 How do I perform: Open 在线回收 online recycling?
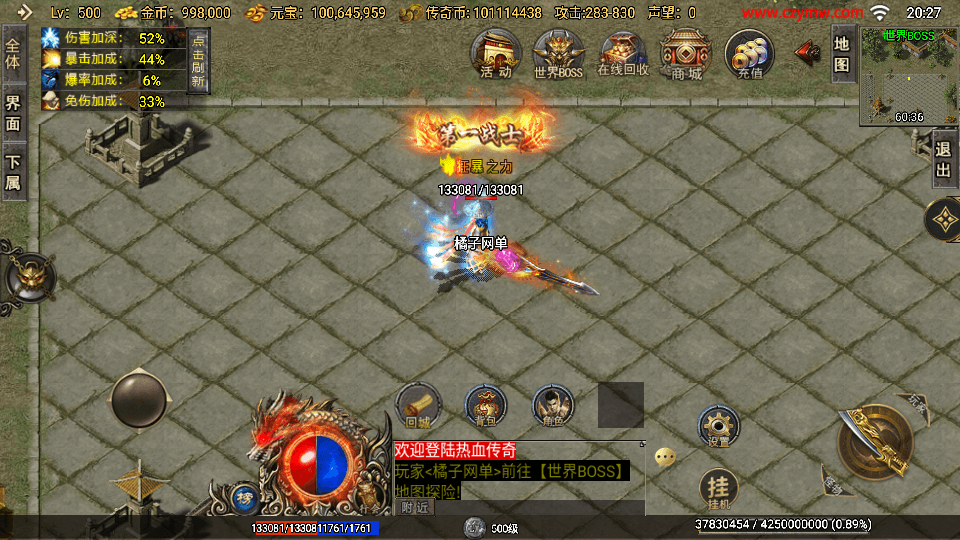pos(623,54)
